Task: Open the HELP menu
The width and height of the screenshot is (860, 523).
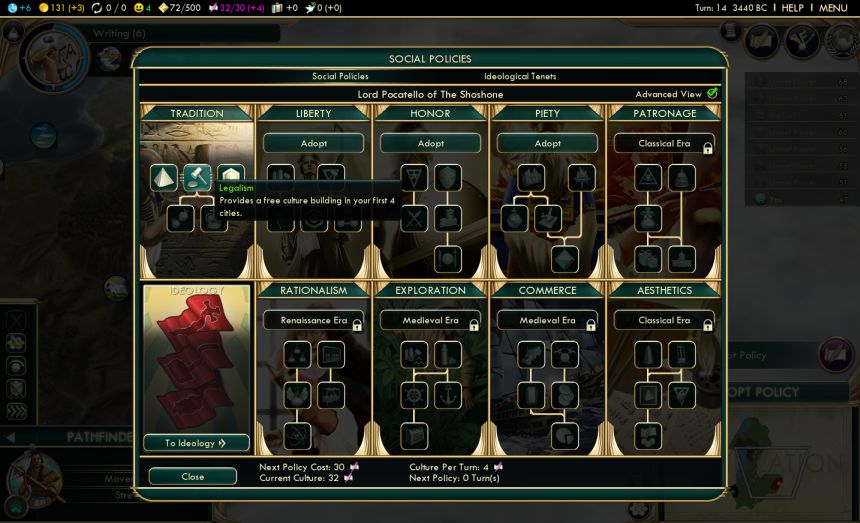Action: coord(792,8)
